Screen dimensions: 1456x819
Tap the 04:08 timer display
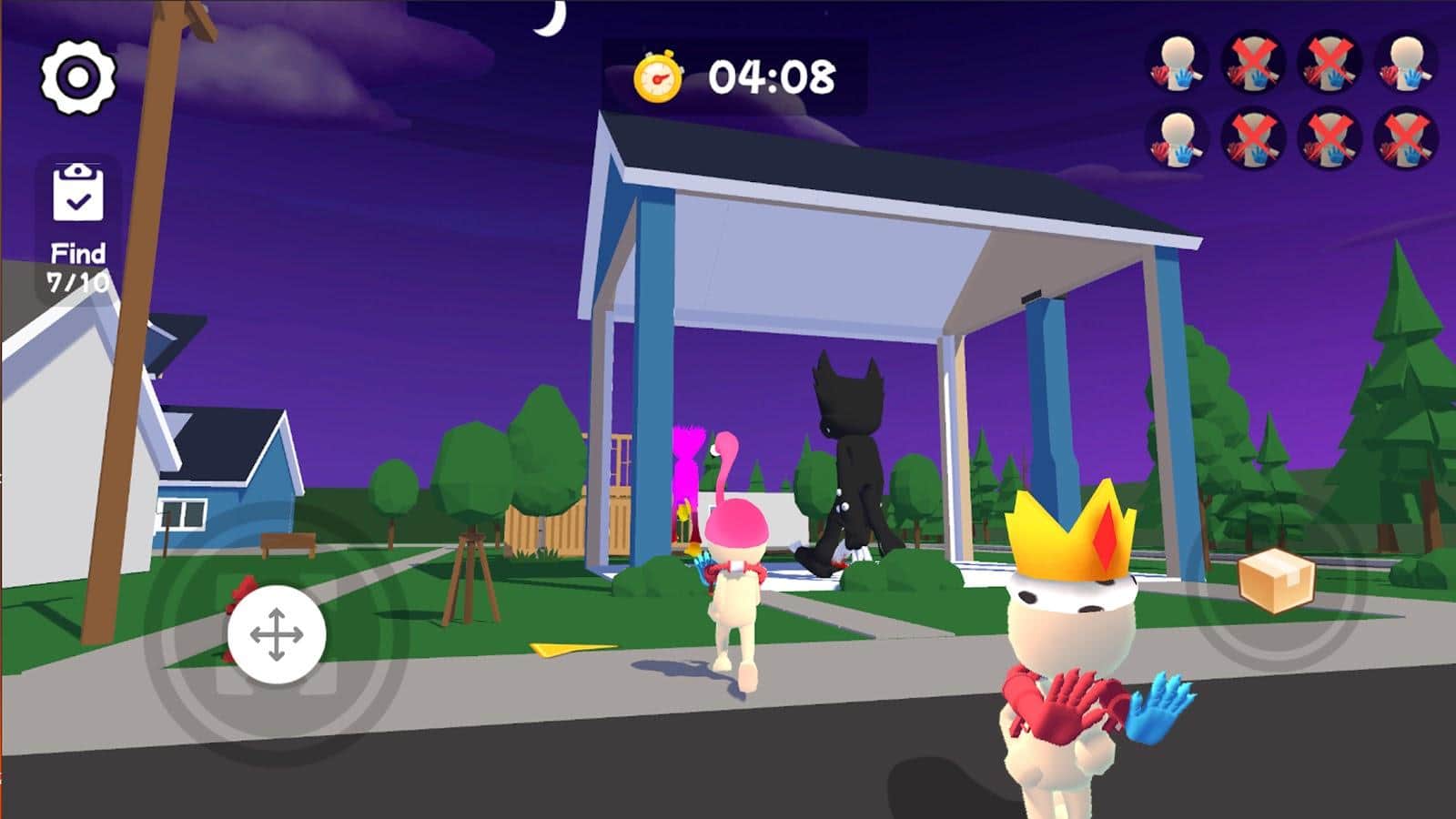tap(773, 77)
